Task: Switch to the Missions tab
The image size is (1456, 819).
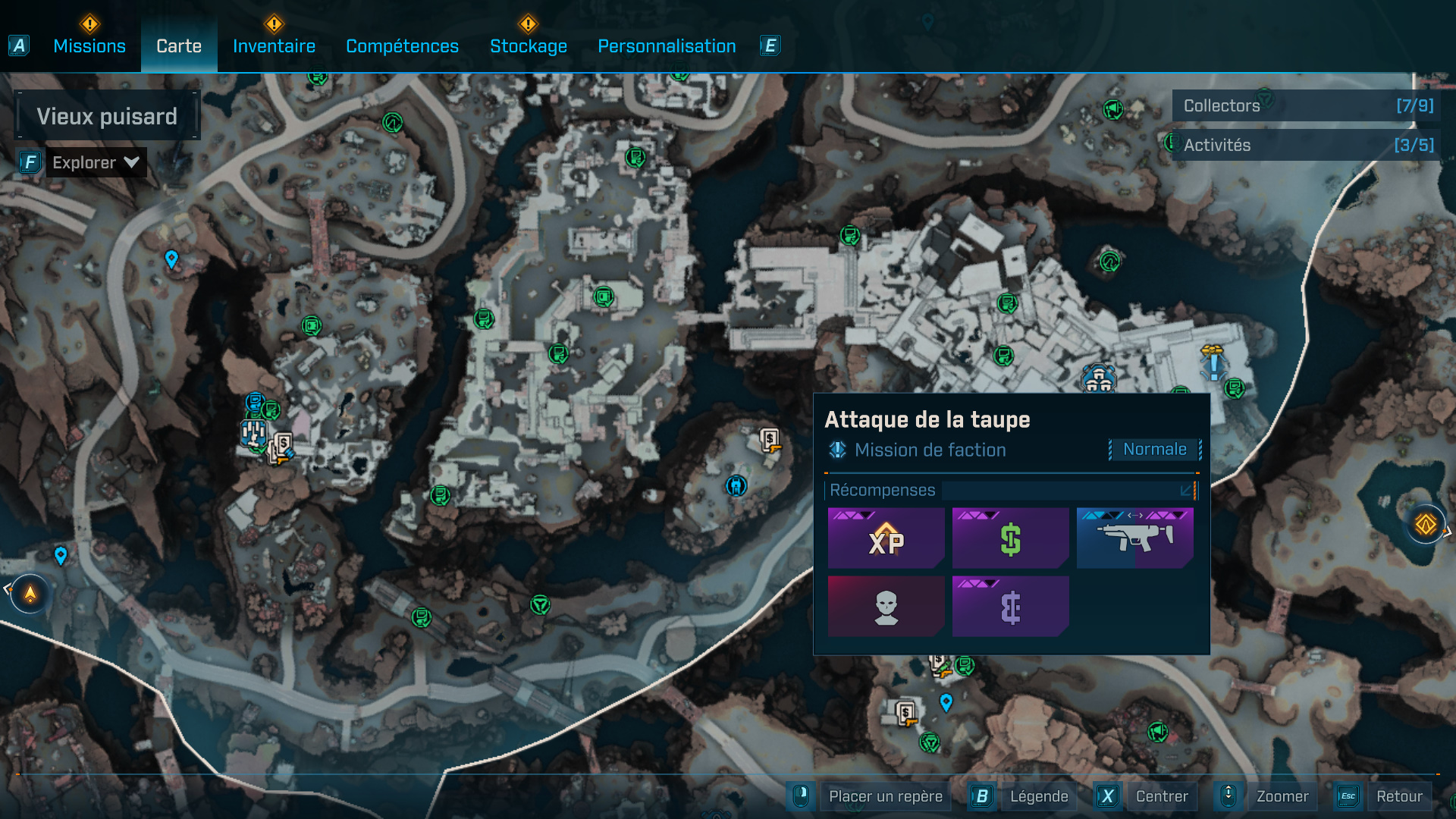Action: click(x=89, y=46)
